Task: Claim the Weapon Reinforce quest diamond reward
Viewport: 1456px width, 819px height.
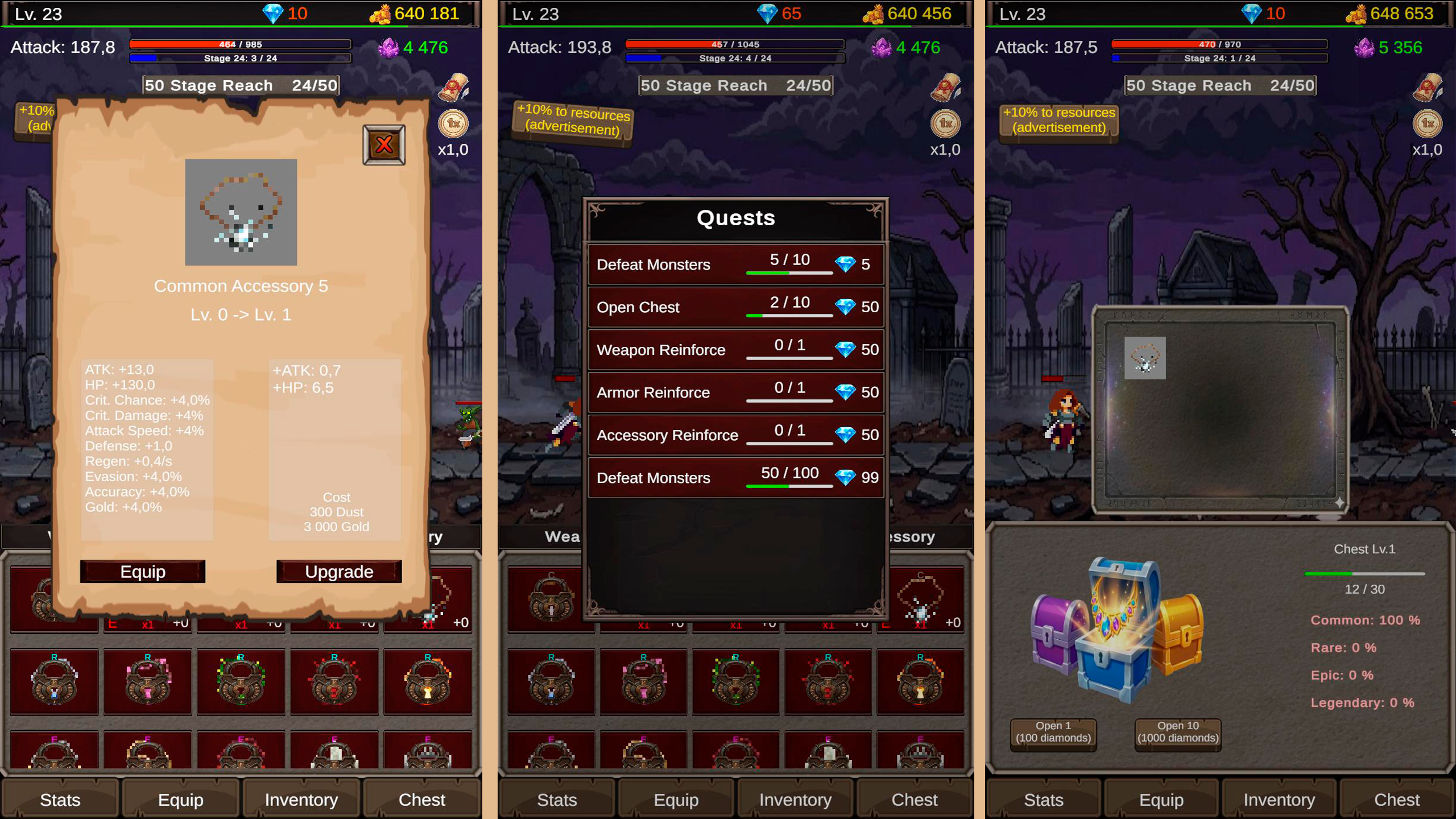Action: click(846, 349)
